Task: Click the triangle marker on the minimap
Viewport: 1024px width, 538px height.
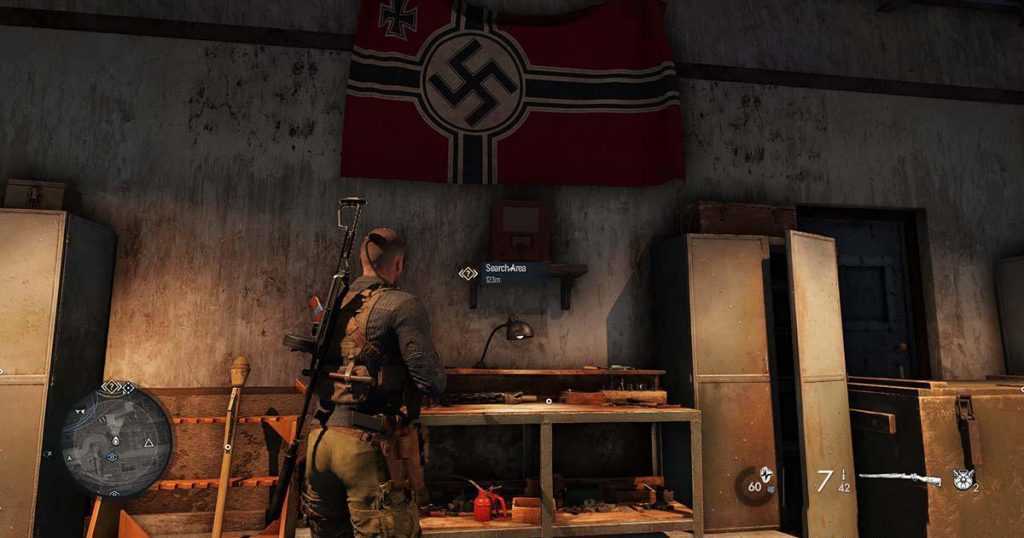Action: pyautogui.click(x=149, y=441)
